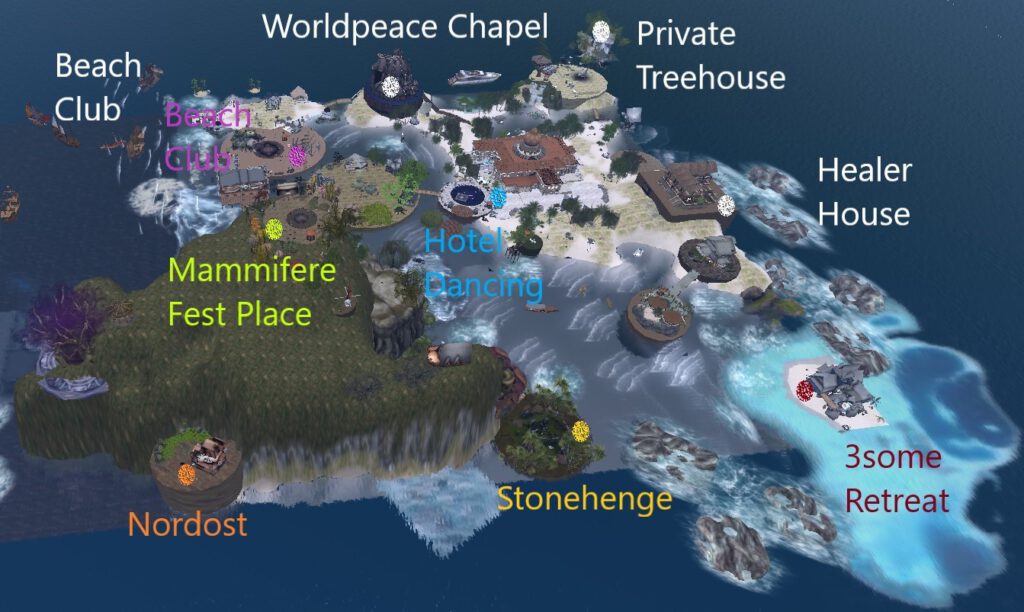Click the yellow Stonehenge marker

click(581, 432)
